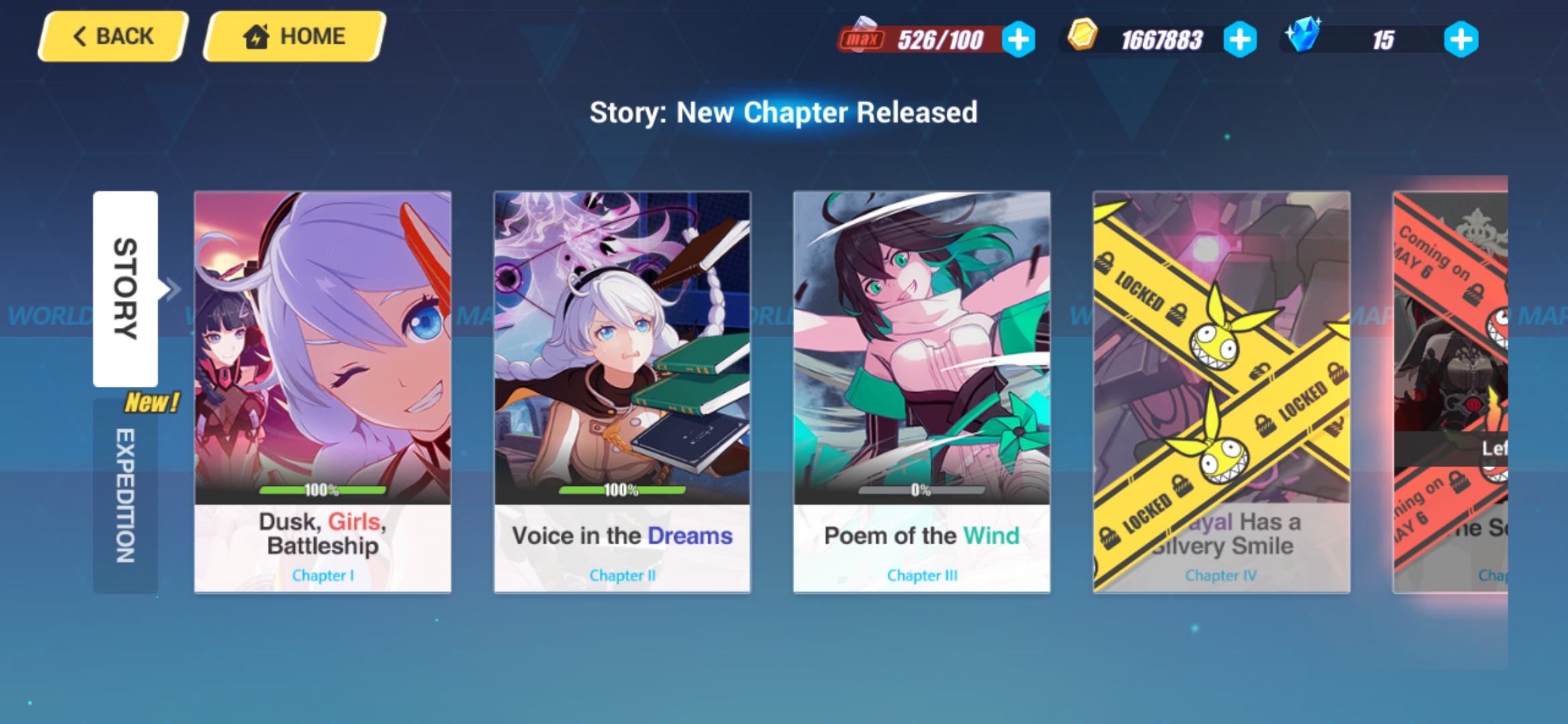Buy crystals using the plus button

click(x=1461, y=40)
